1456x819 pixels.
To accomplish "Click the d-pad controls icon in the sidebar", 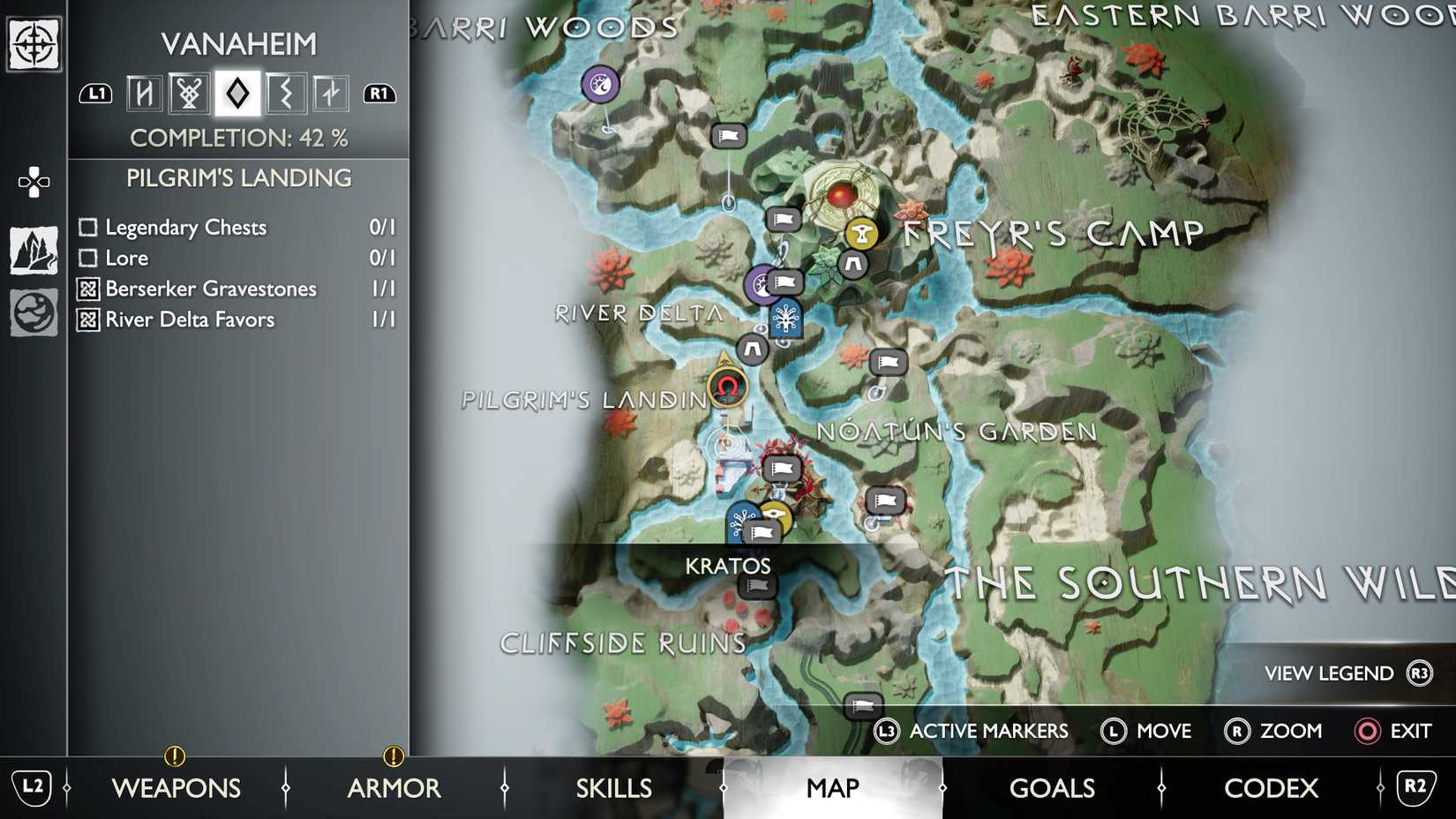I will 33,181.
